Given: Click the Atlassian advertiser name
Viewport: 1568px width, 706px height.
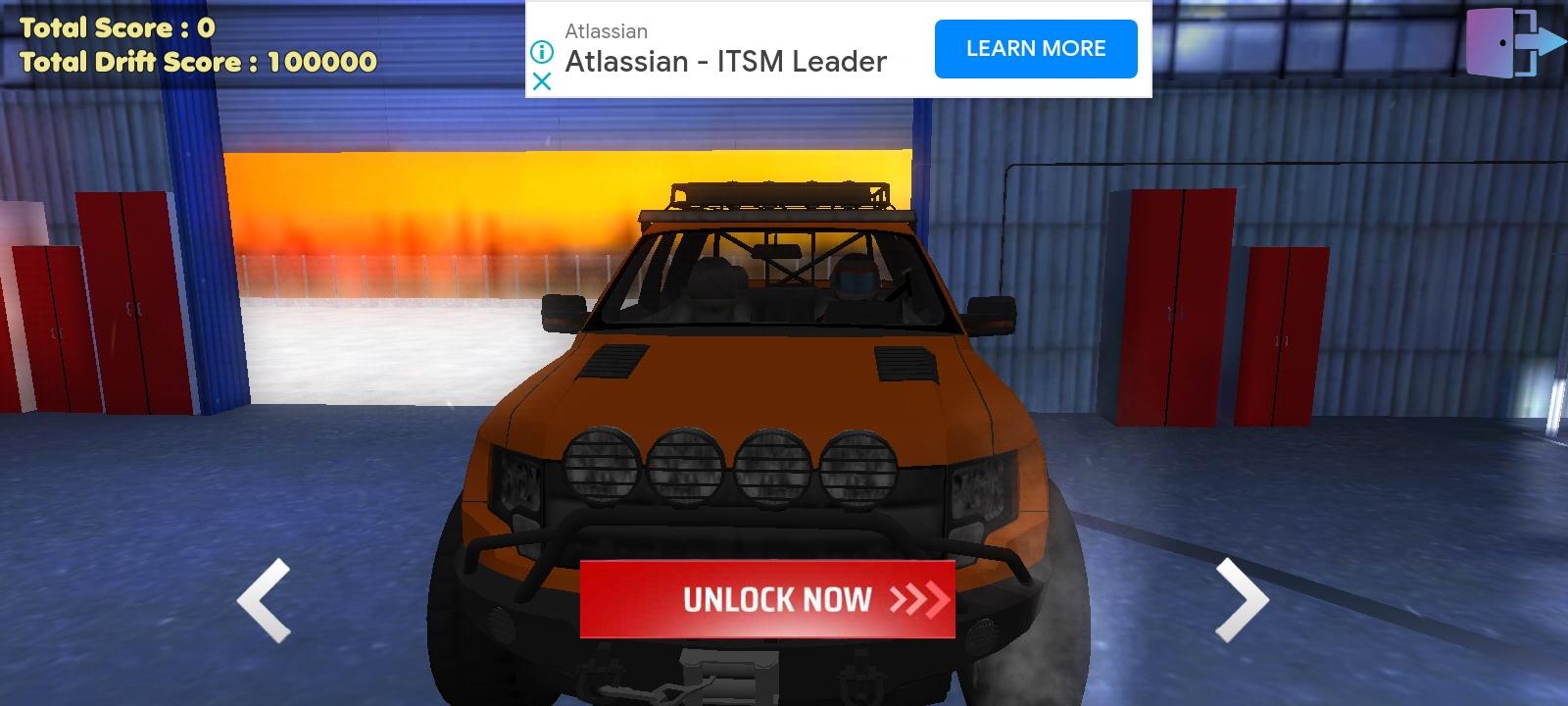Looking at the screenshot, I should coord(605,30).
